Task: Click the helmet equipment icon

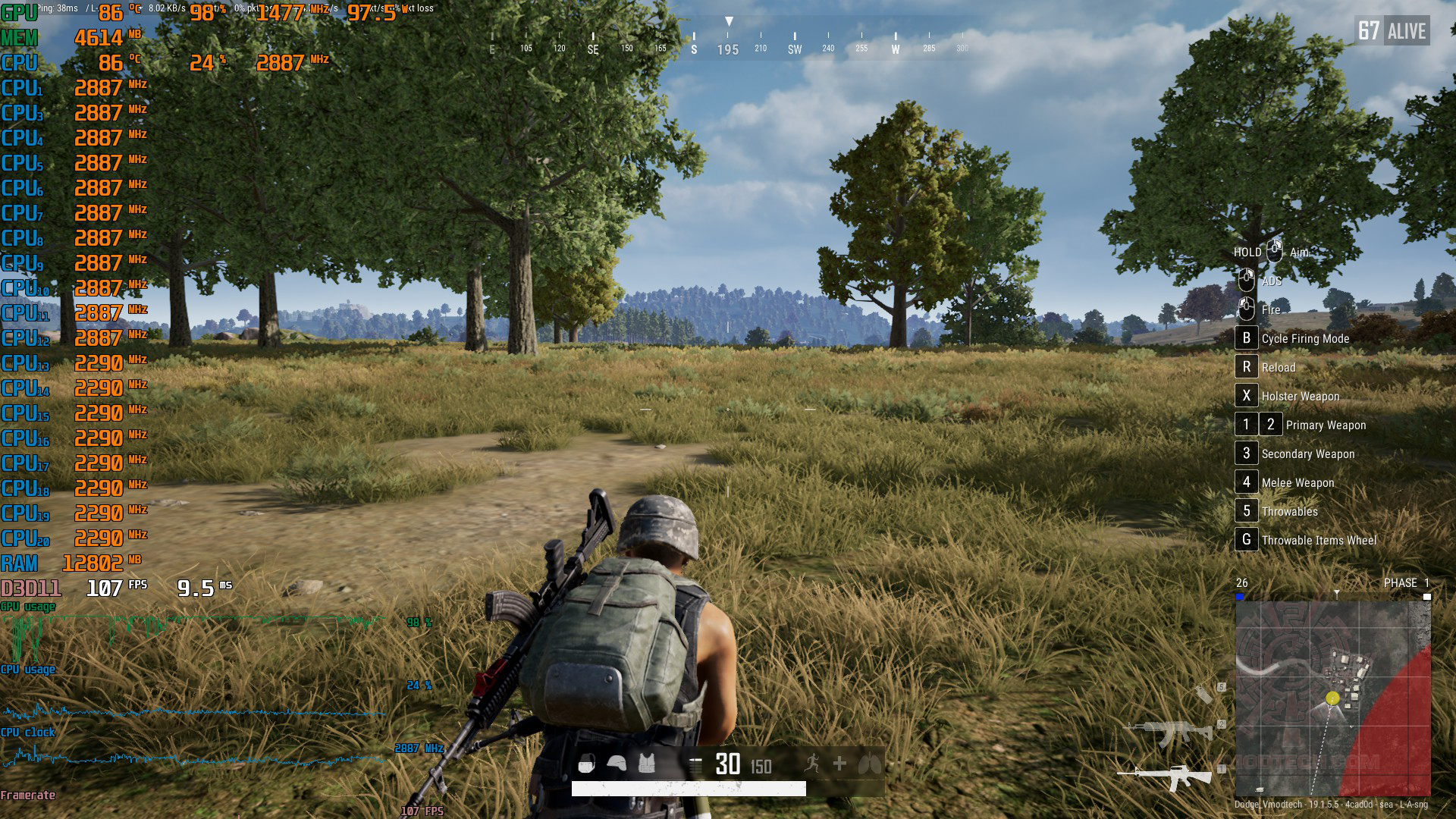Action: [617, 764]
